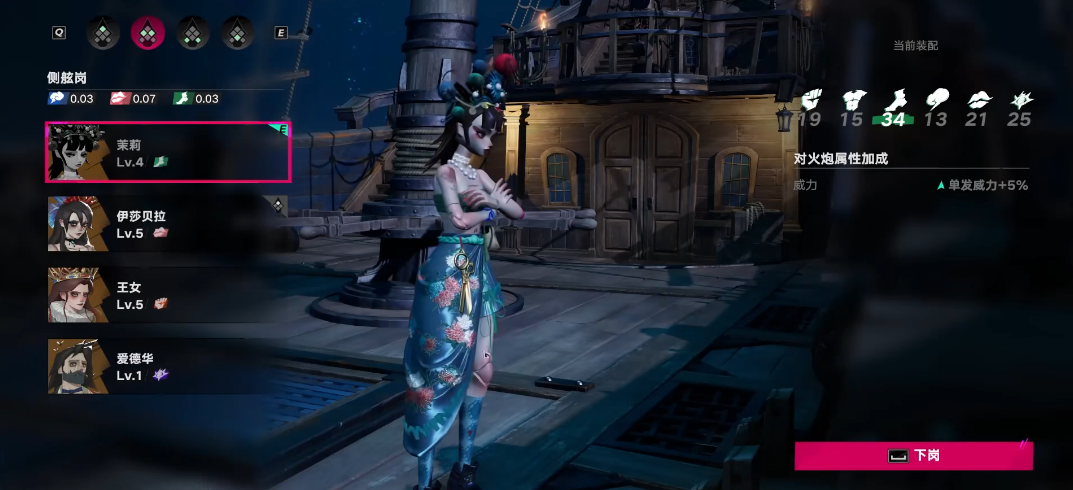The height and width of the screenshot is (490, 1073).
Task: Switch to the station tab with one top dot lit
Action: coord(103,33)
